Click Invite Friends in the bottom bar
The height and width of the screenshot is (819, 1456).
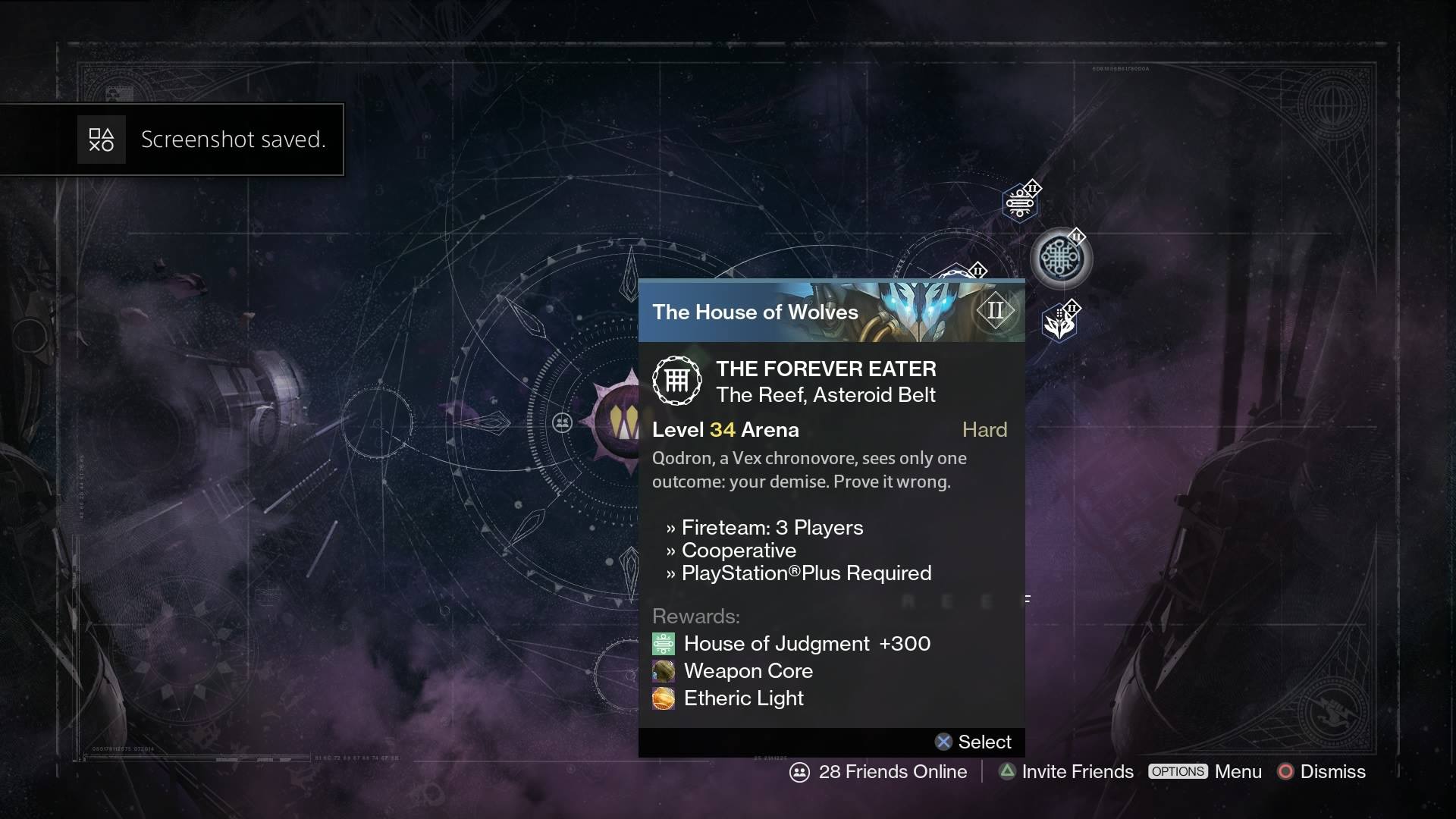(1077, 772)
